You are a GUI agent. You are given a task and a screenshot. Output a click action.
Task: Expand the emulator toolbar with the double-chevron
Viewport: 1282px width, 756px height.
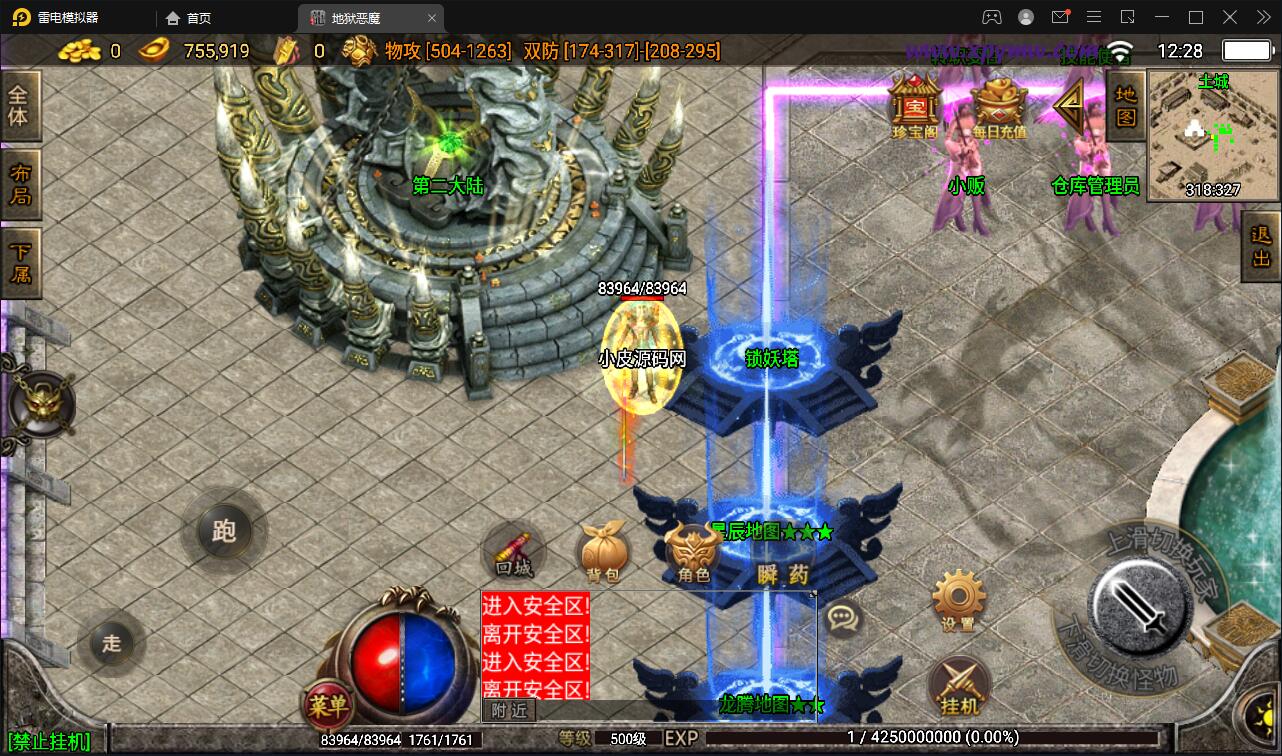click(x=1262, y=17)
